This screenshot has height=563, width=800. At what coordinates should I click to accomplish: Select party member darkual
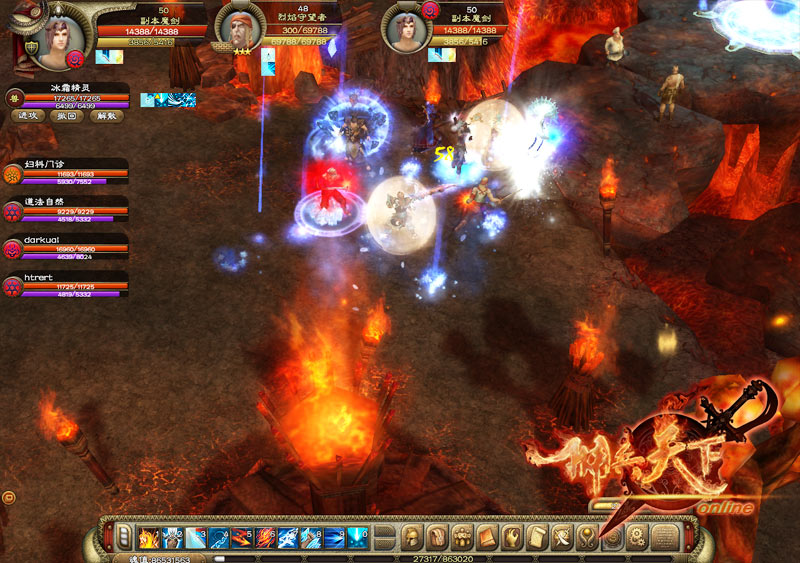click(x=15, y=248)
